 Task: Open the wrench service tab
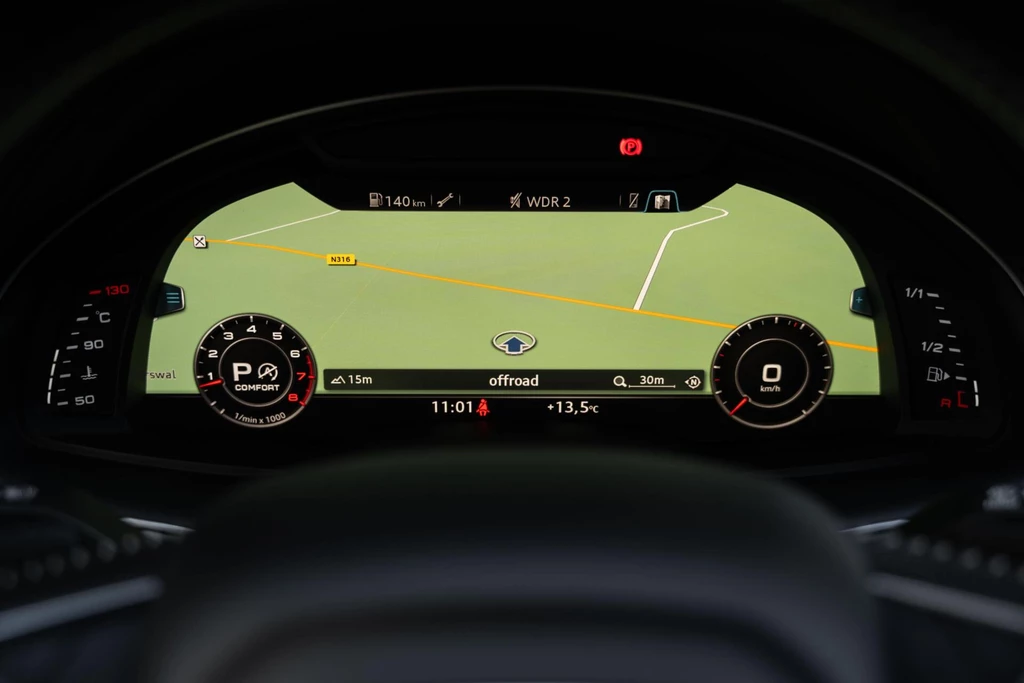(x=445, y=201)
